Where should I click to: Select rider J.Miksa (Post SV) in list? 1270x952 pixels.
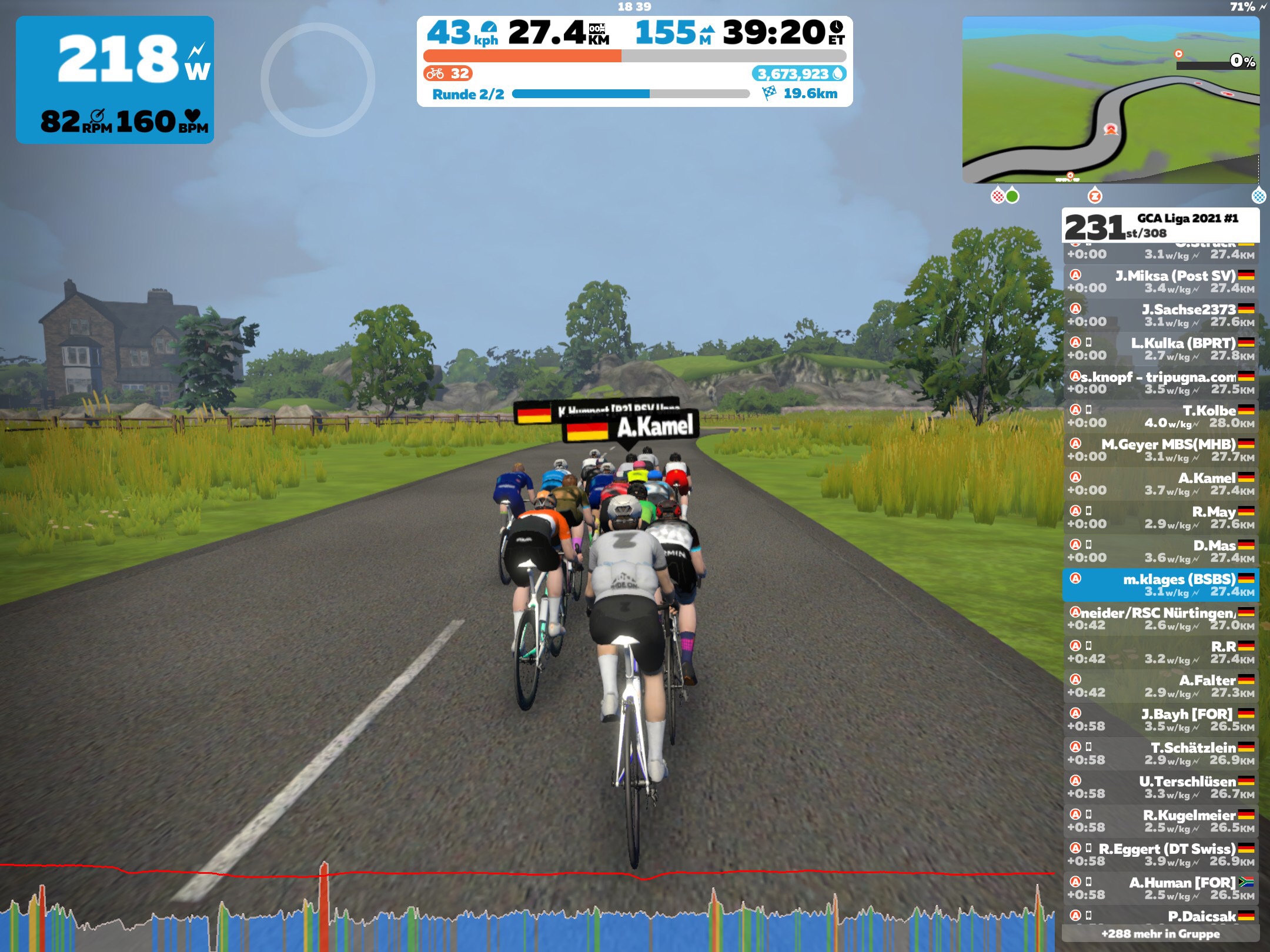click(x=1161, y=281)
